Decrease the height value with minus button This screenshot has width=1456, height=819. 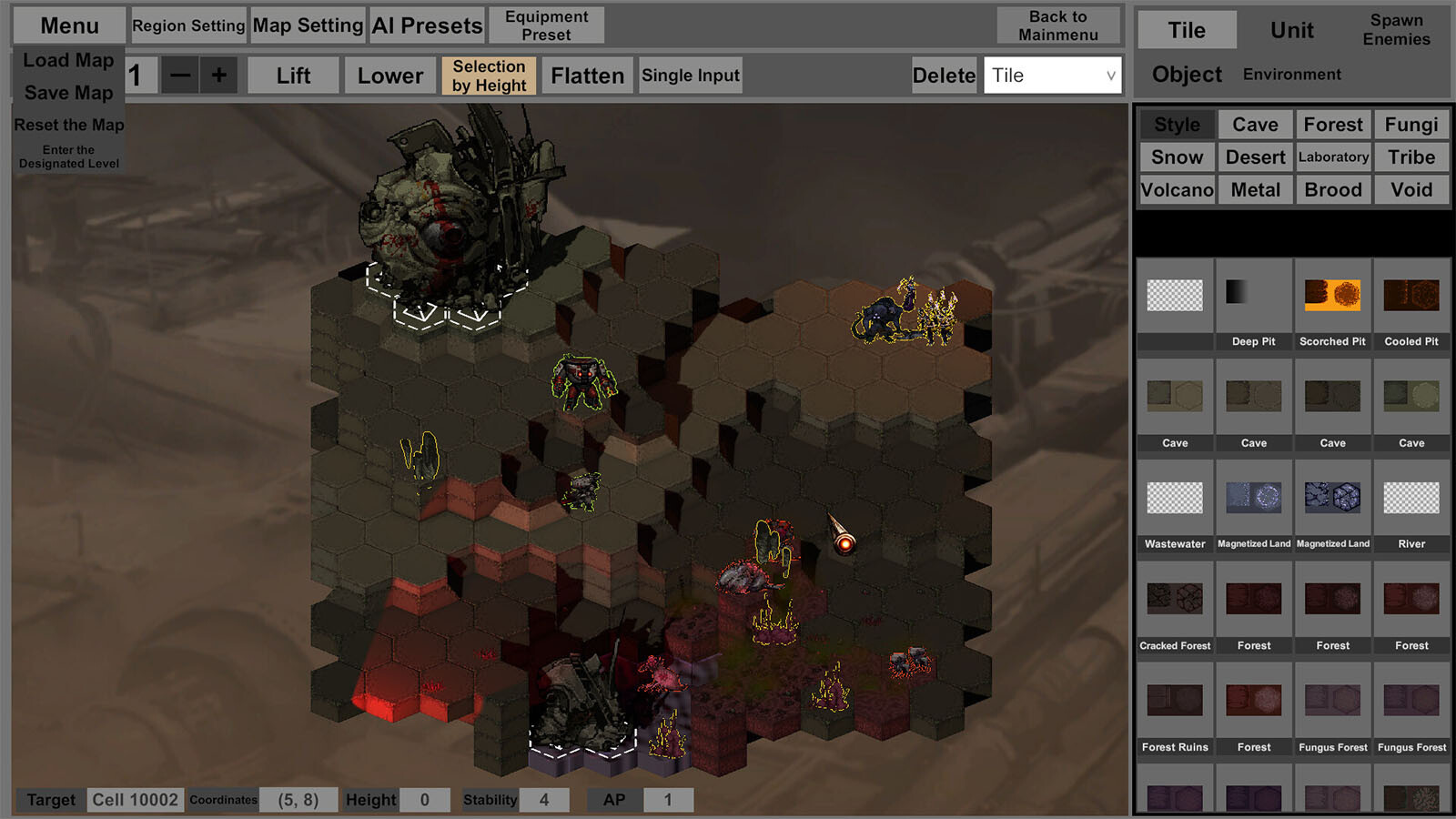click(180, 76)
